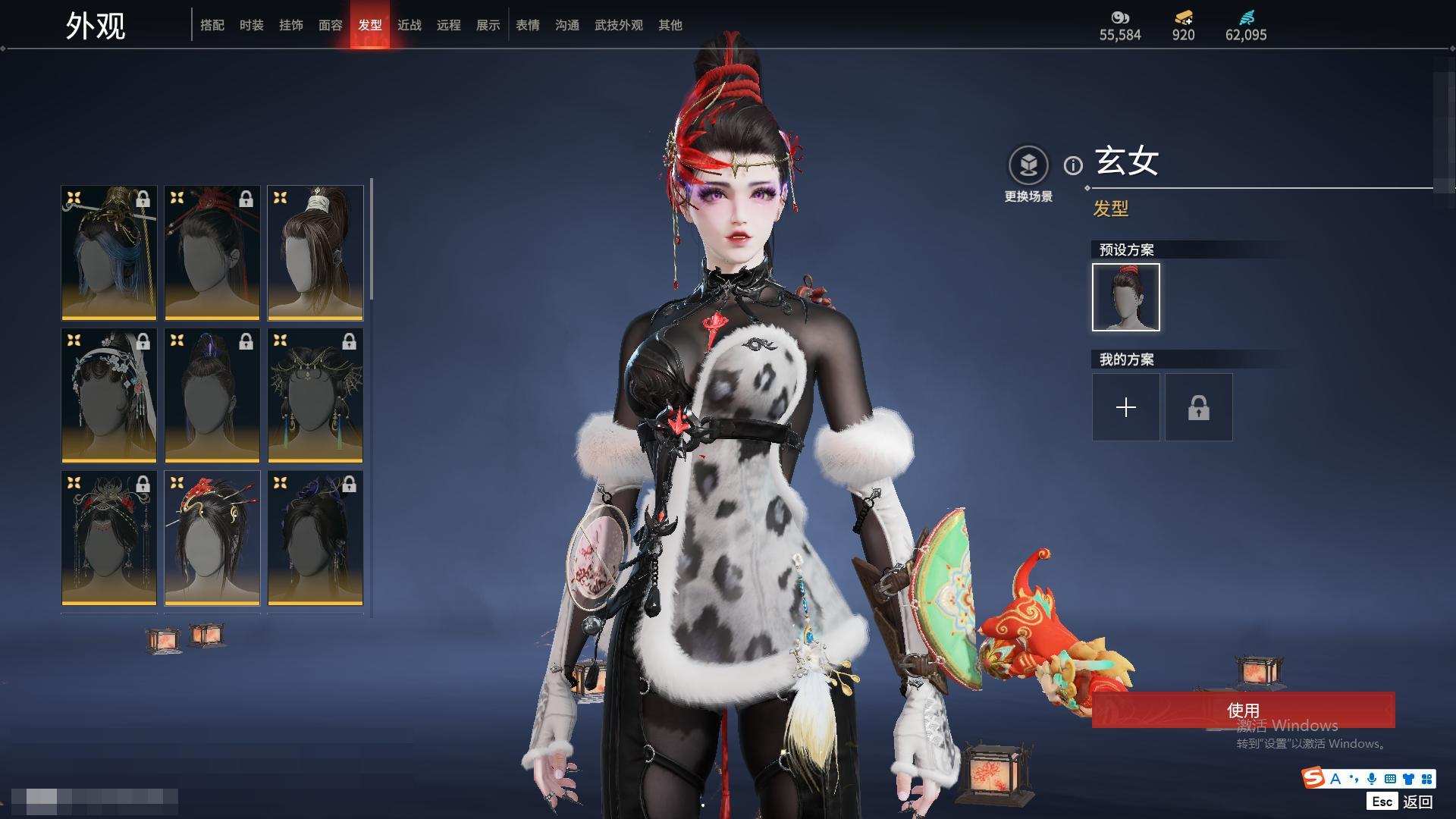Open the 时装 tab

[251, 25]
